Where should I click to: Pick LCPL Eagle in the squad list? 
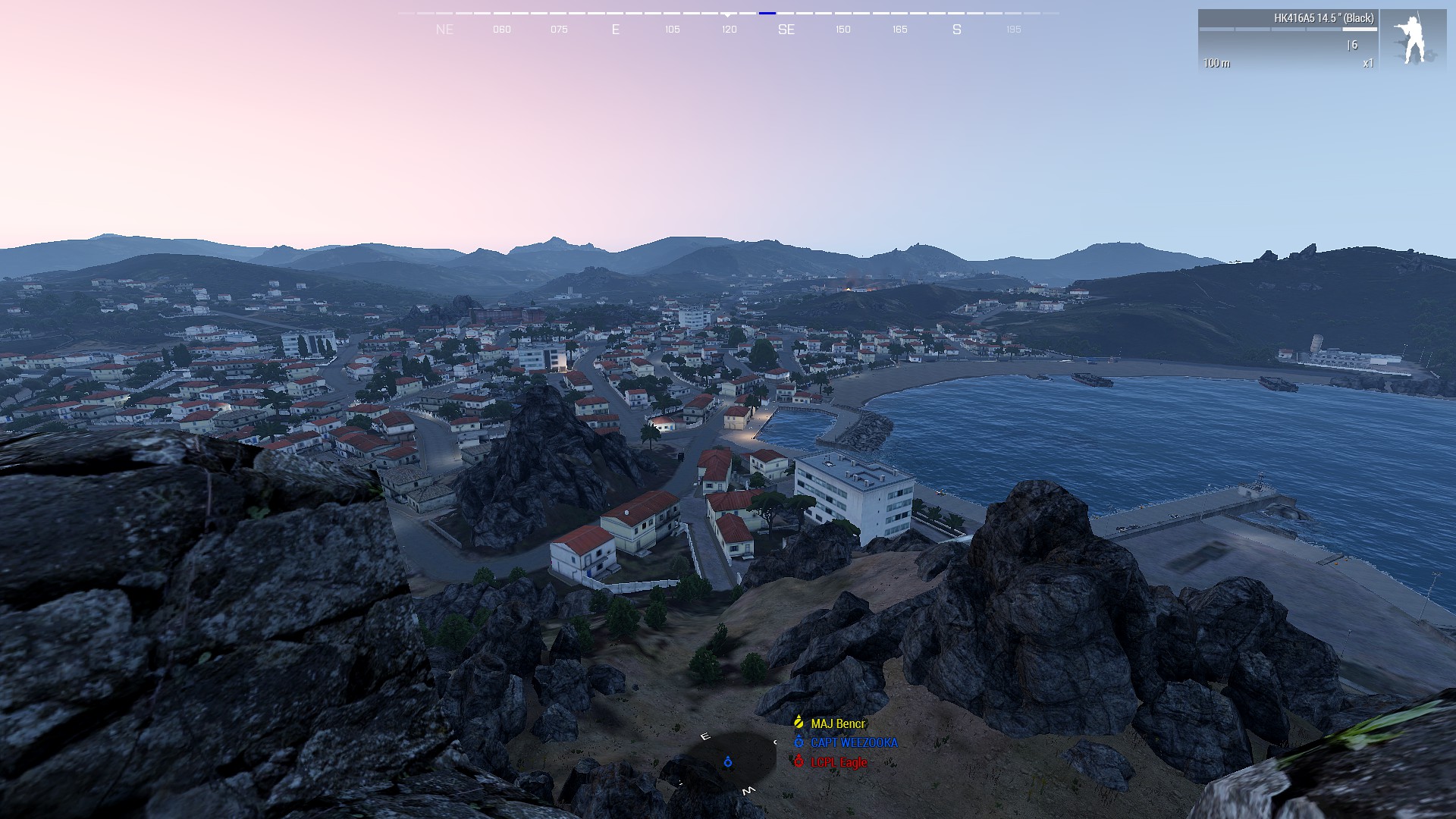pyautogui.click(x=838, y=762)
